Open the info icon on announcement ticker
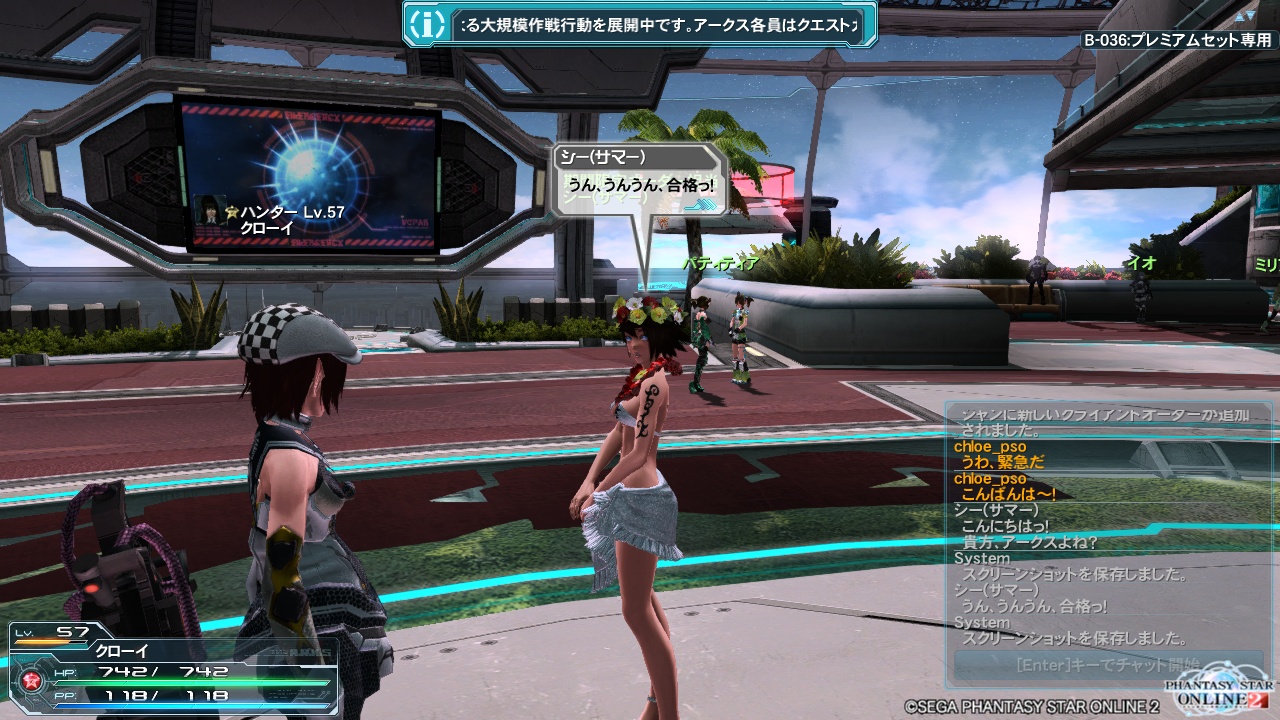 pos(428,25)
